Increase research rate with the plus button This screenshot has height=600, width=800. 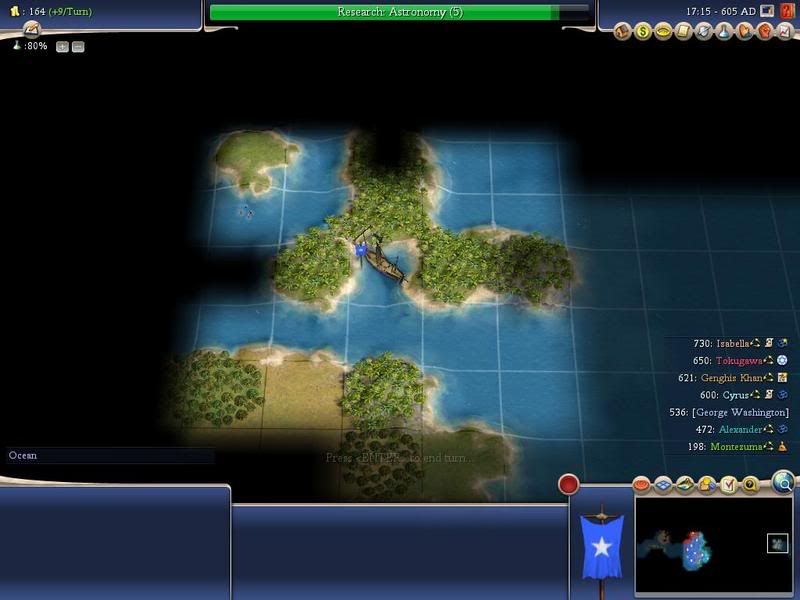(x=62, y=47)
